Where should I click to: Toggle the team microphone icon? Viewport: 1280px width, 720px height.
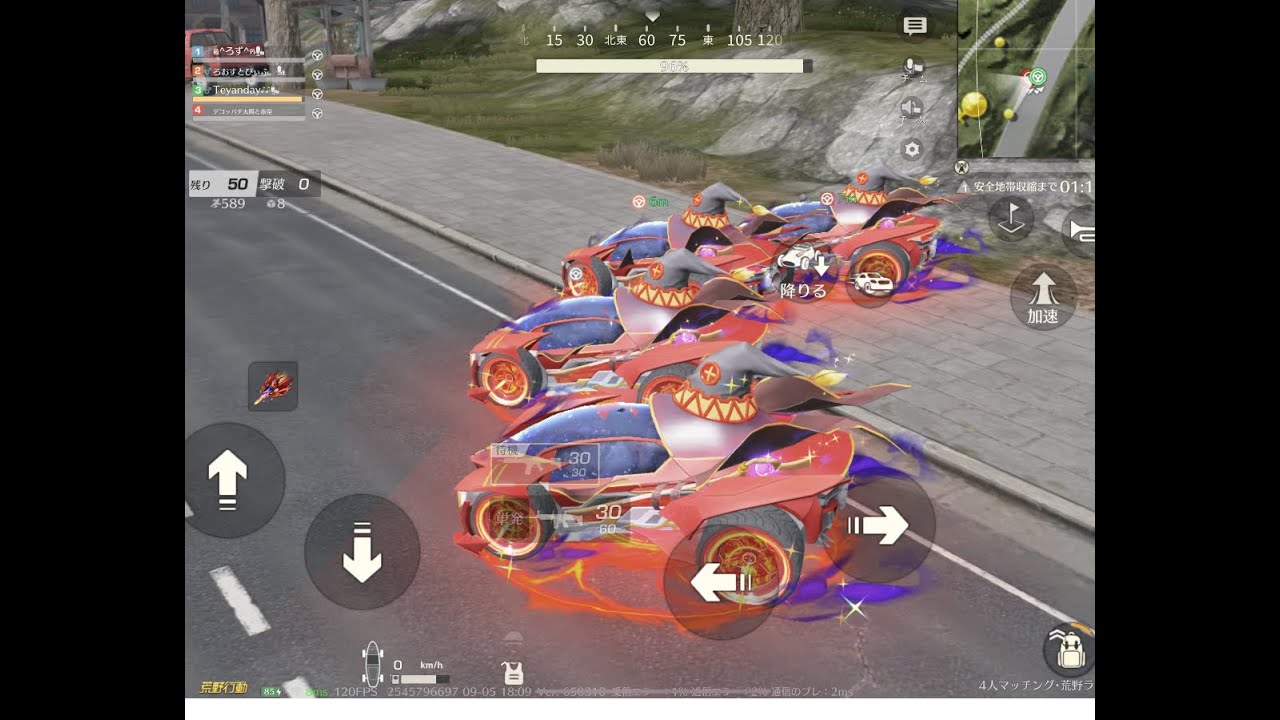click(x=912, y=68)
